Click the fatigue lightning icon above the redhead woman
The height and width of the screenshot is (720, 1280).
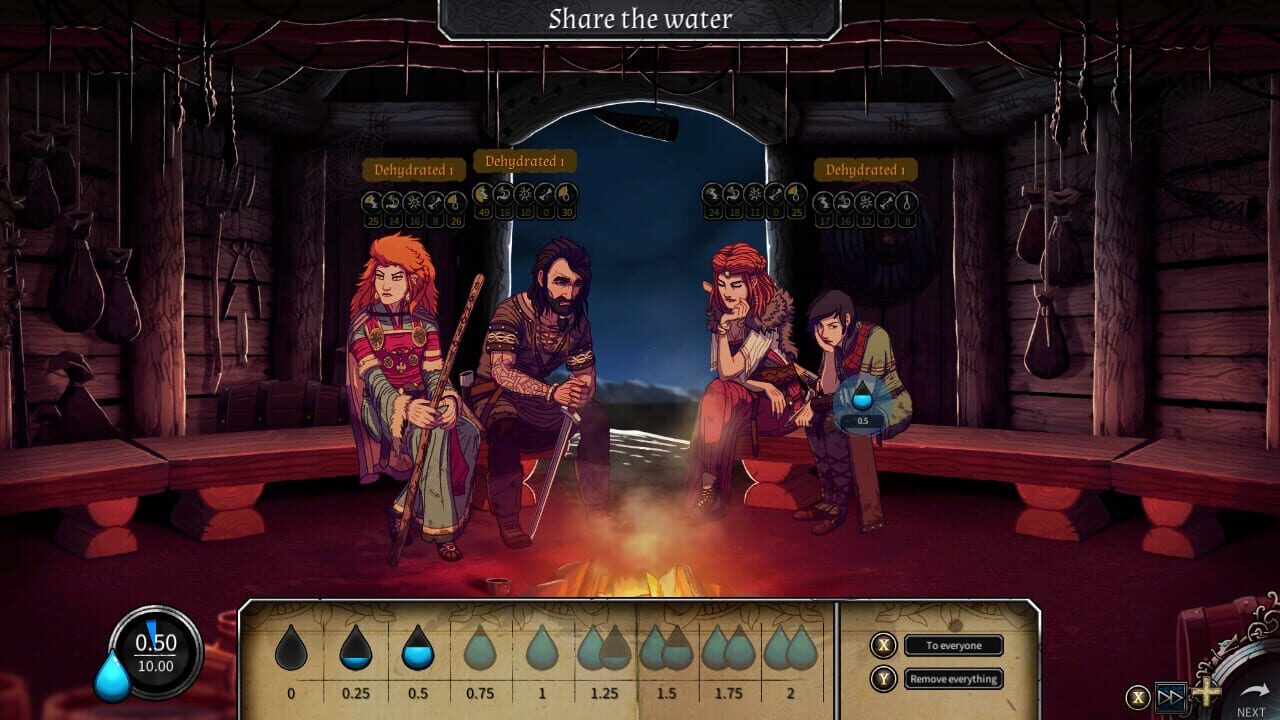coord(372,201)
